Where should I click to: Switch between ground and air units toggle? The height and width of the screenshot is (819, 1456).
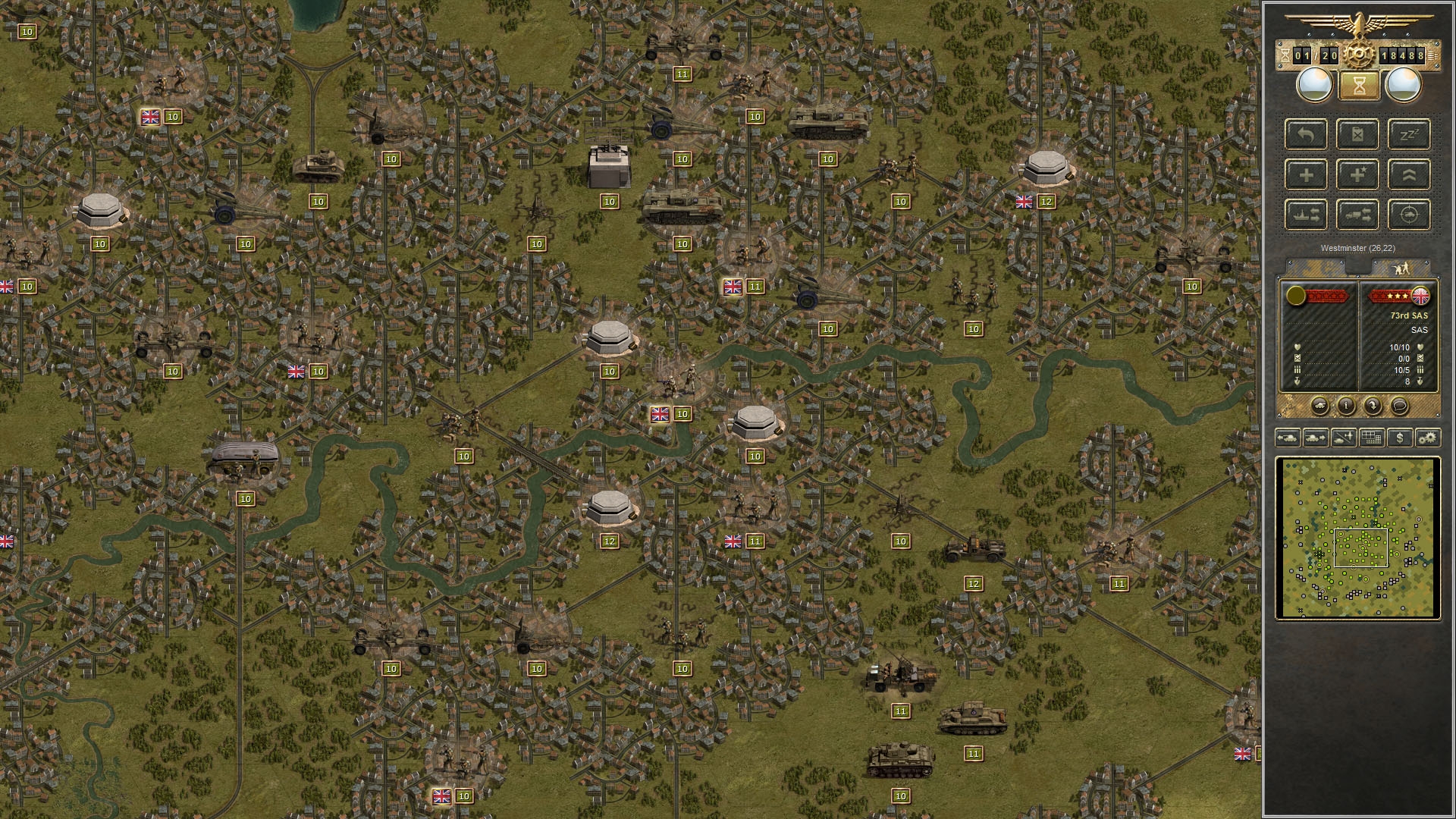(1343, 438)
